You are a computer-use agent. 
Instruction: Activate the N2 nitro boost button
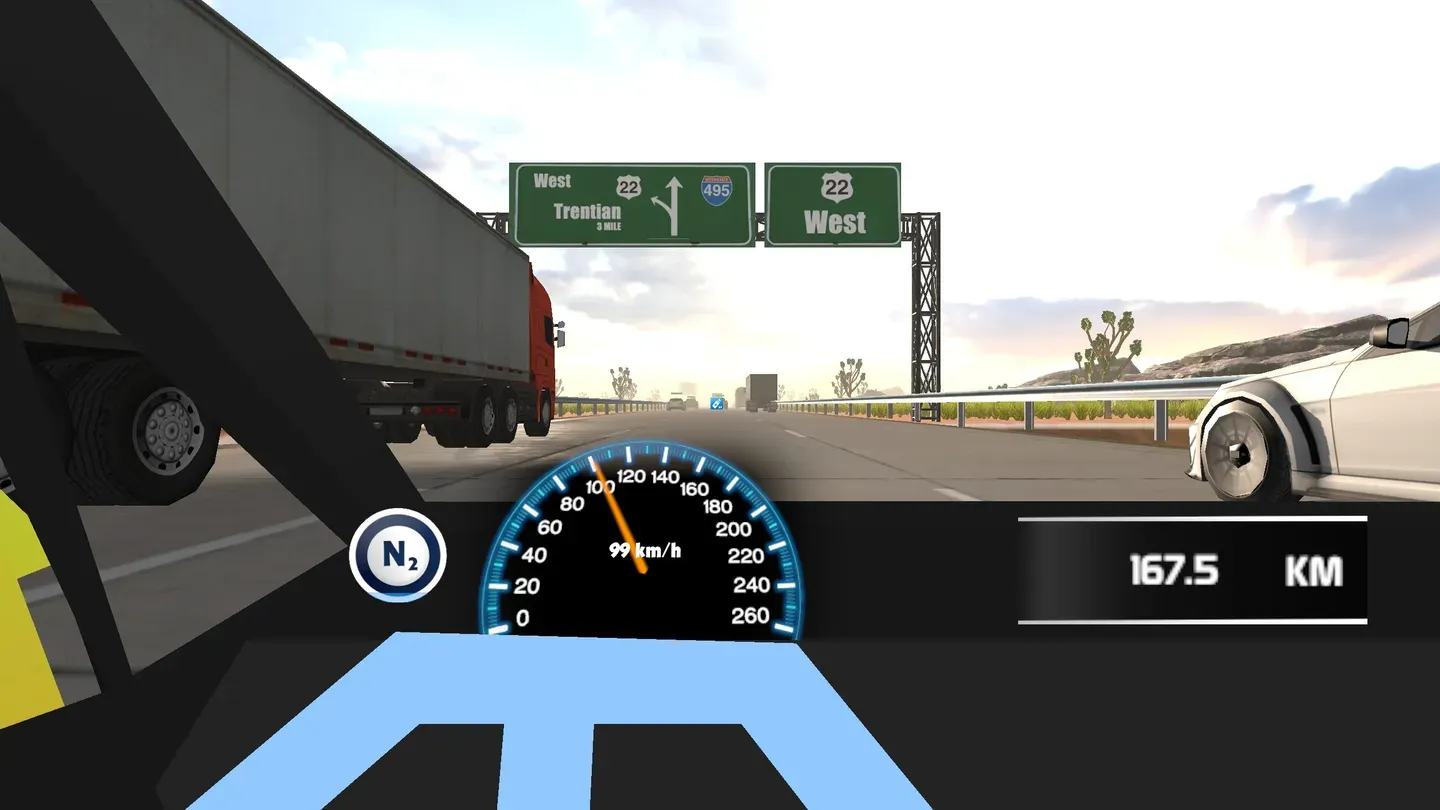(397, 556)
